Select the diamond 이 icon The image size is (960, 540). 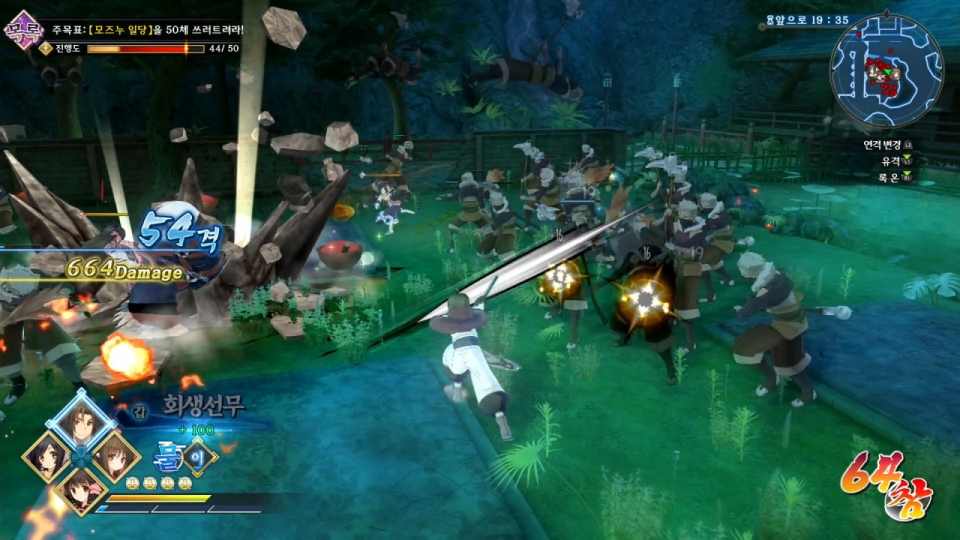[199, 456]
